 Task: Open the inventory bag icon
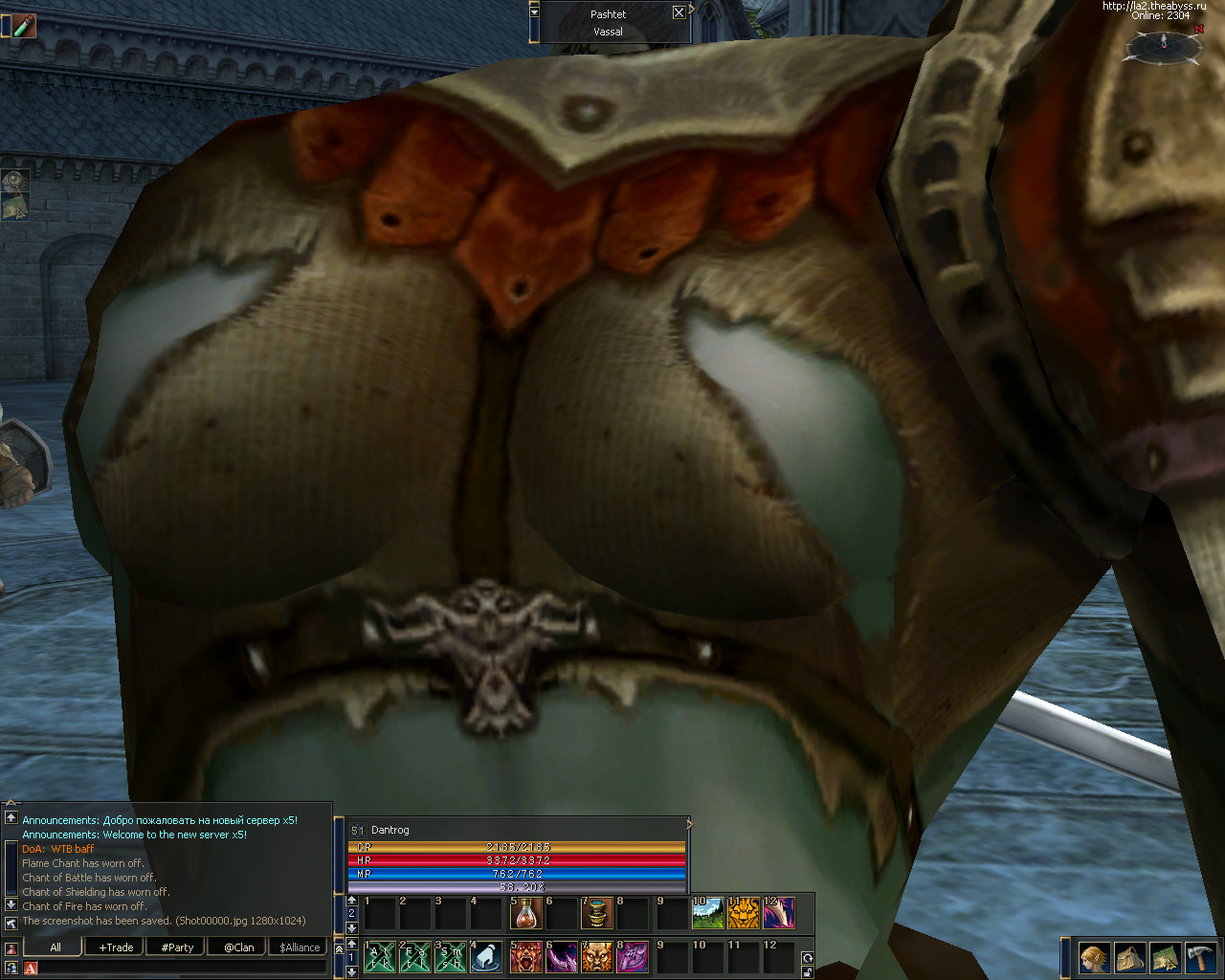coord(1130,957)
